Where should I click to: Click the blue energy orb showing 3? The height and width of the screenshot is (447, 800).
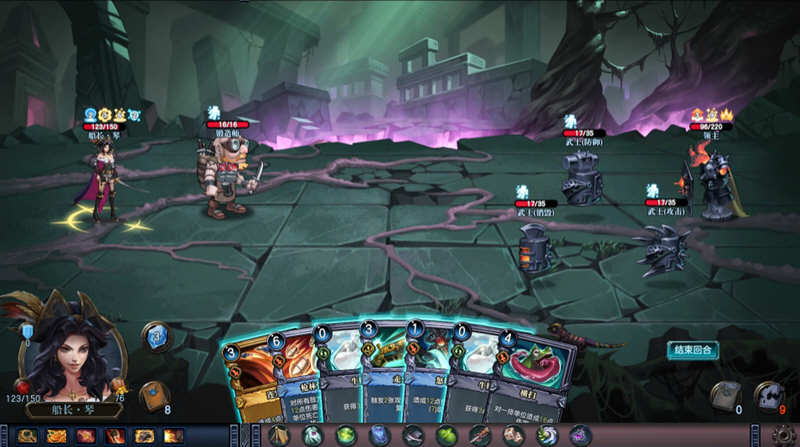click(x=155, y=335)
